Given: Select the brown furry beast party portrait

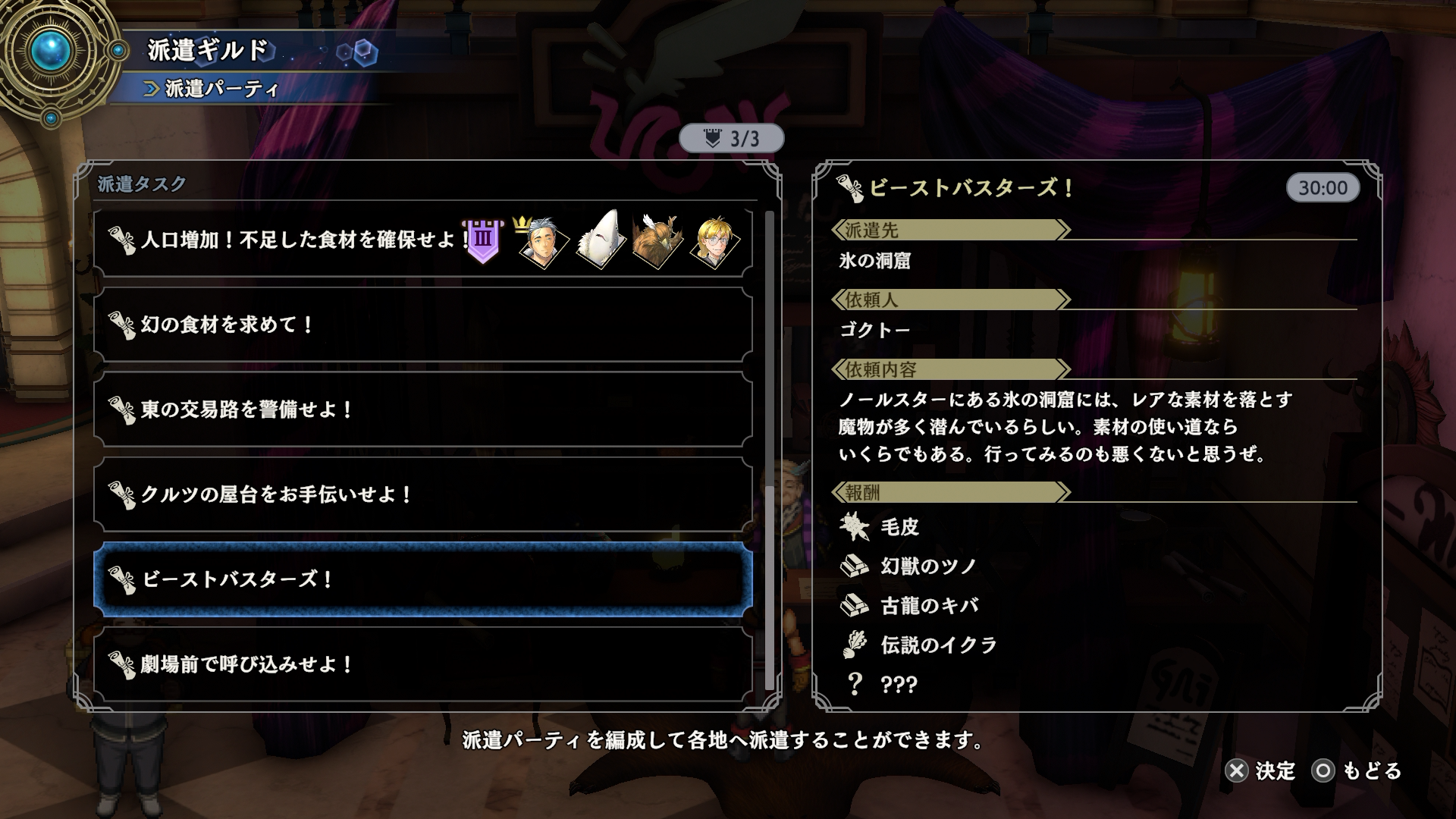Looking at the screenshot, I should [x=657, y=243].
